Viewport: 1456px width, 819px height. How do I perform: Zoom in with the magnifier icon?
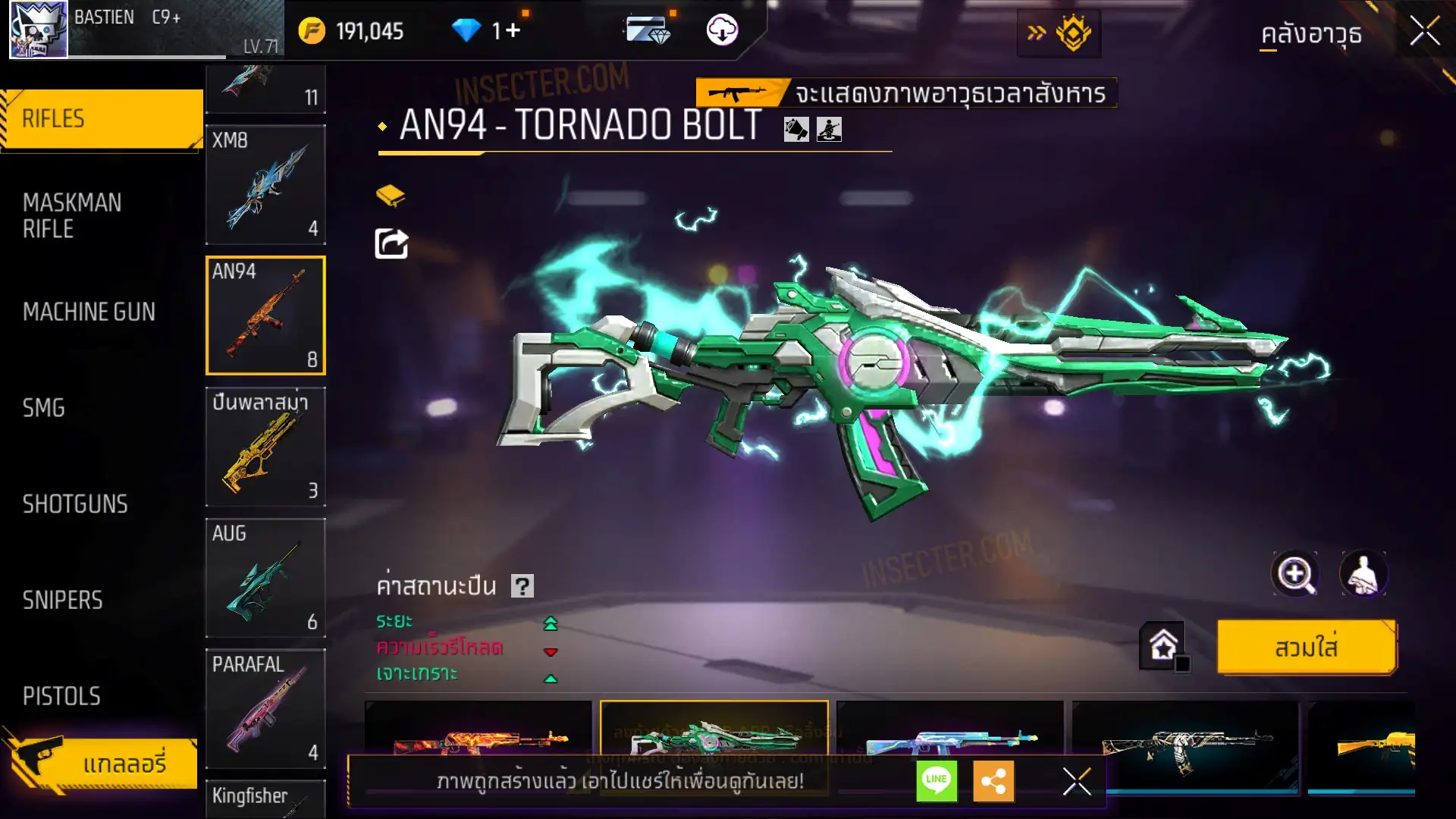pos(1294,574)
